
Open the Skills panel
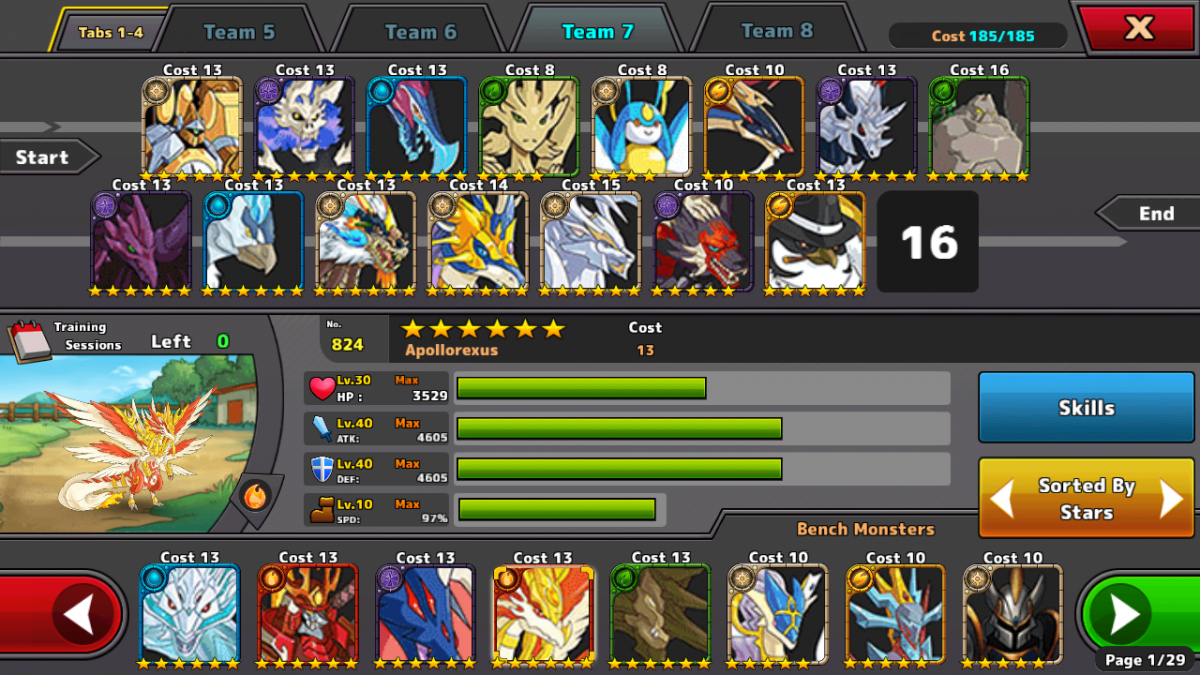1086,407
